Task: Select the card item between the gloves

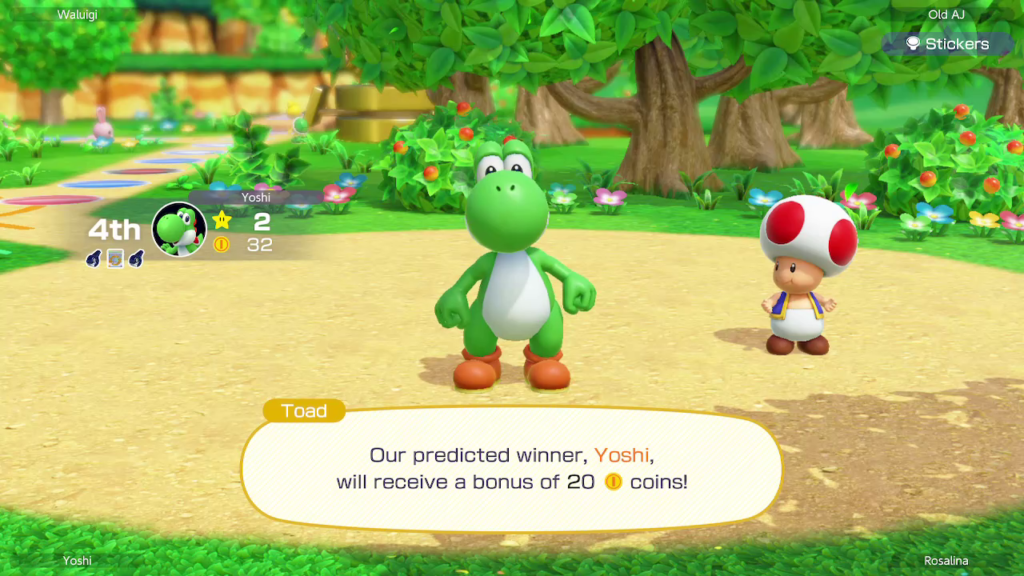Action: click(114, 258)
